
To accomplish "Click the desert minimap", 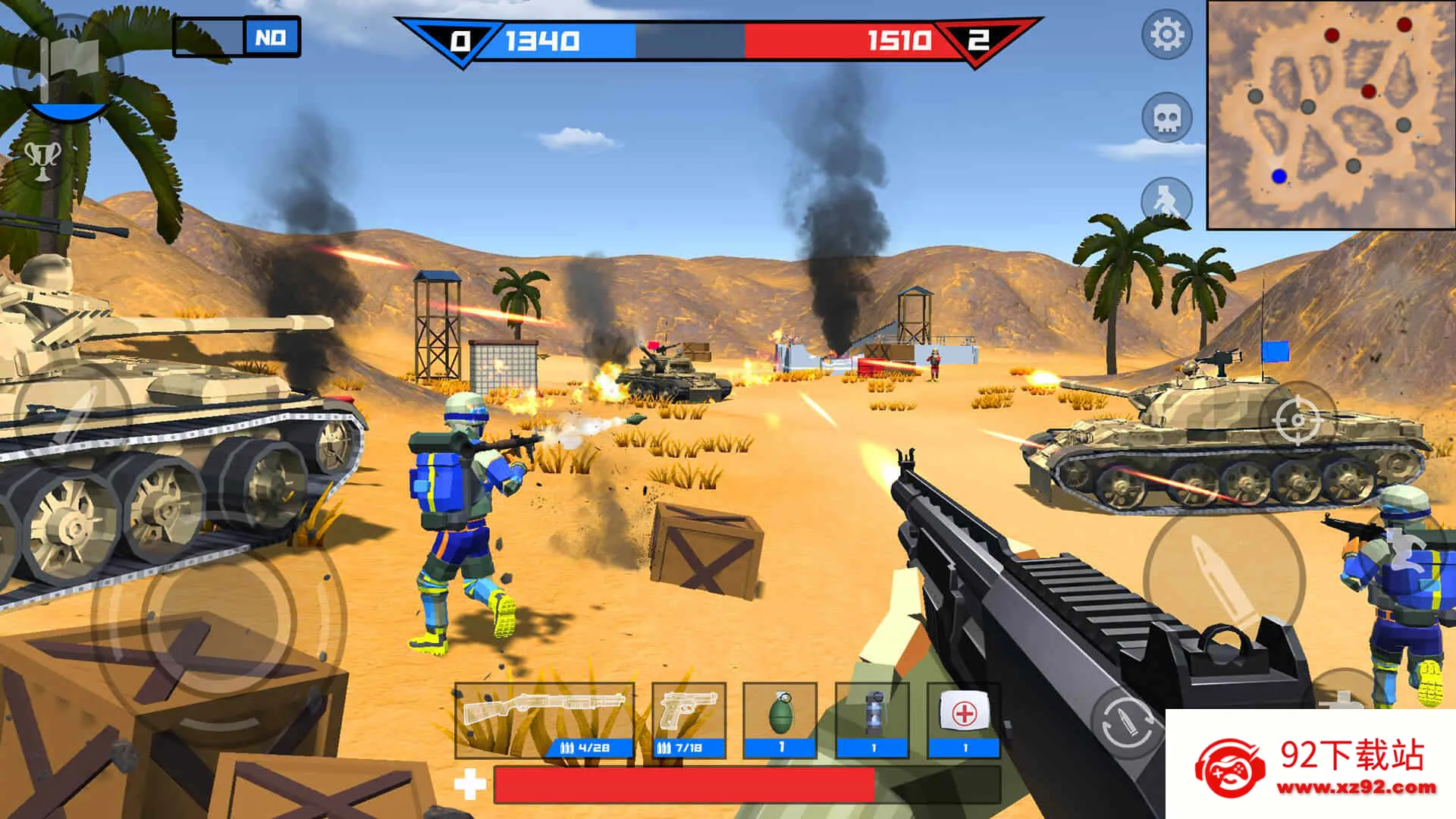I will pyautogui.click(x=1330, y=114).
